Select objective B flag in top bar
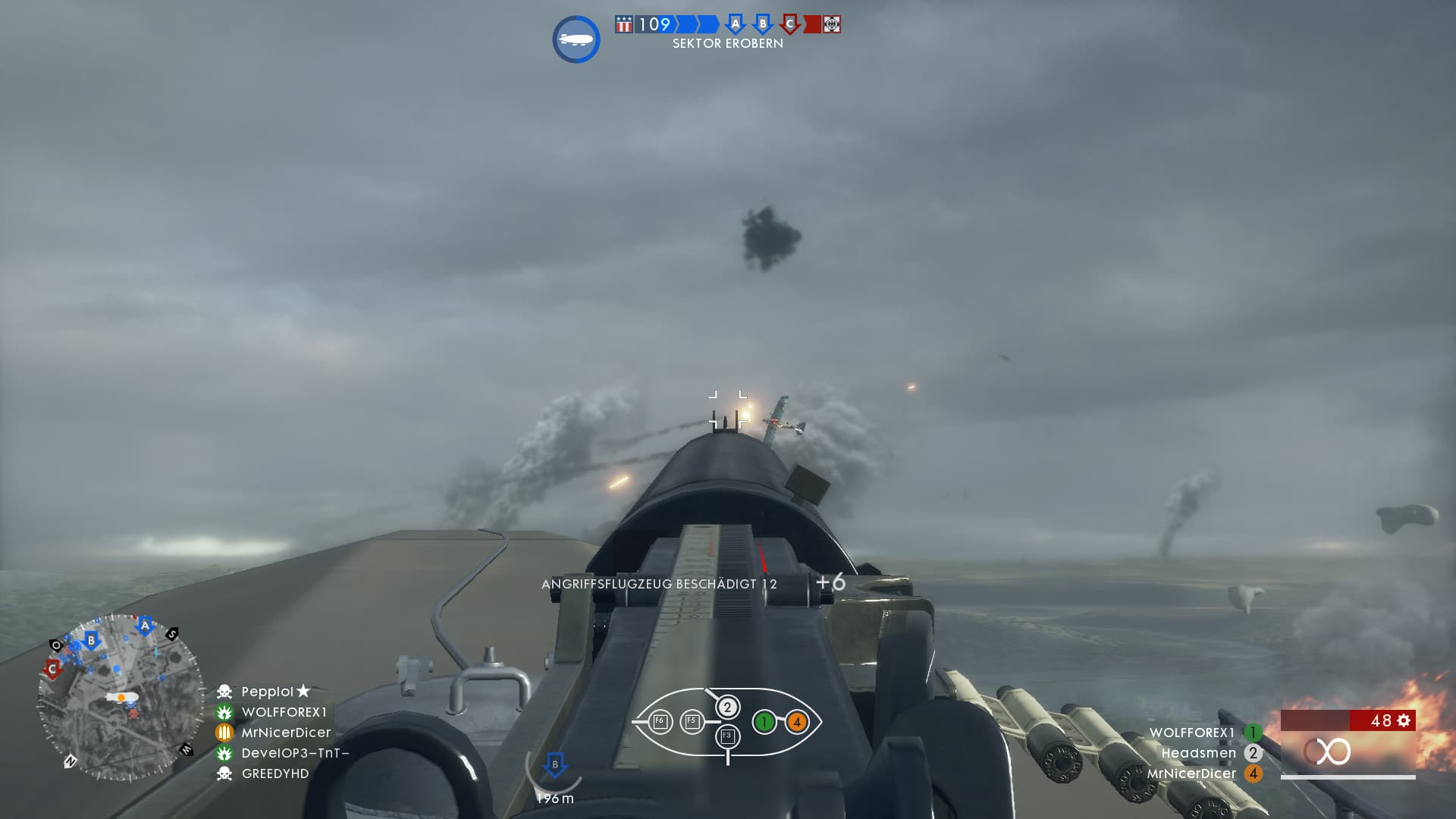 tap(762, 24)
